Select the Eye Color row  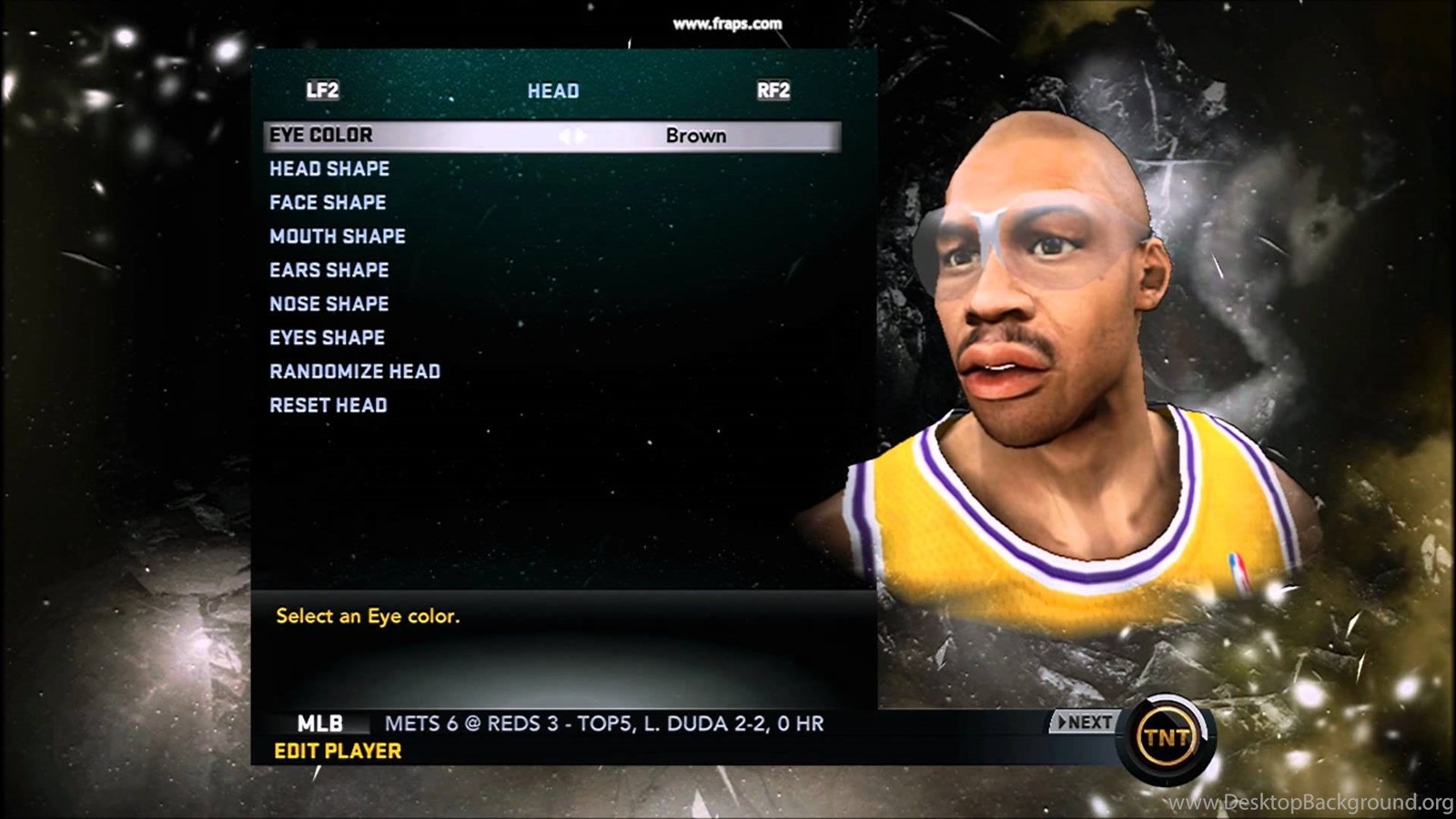(321, 136)
